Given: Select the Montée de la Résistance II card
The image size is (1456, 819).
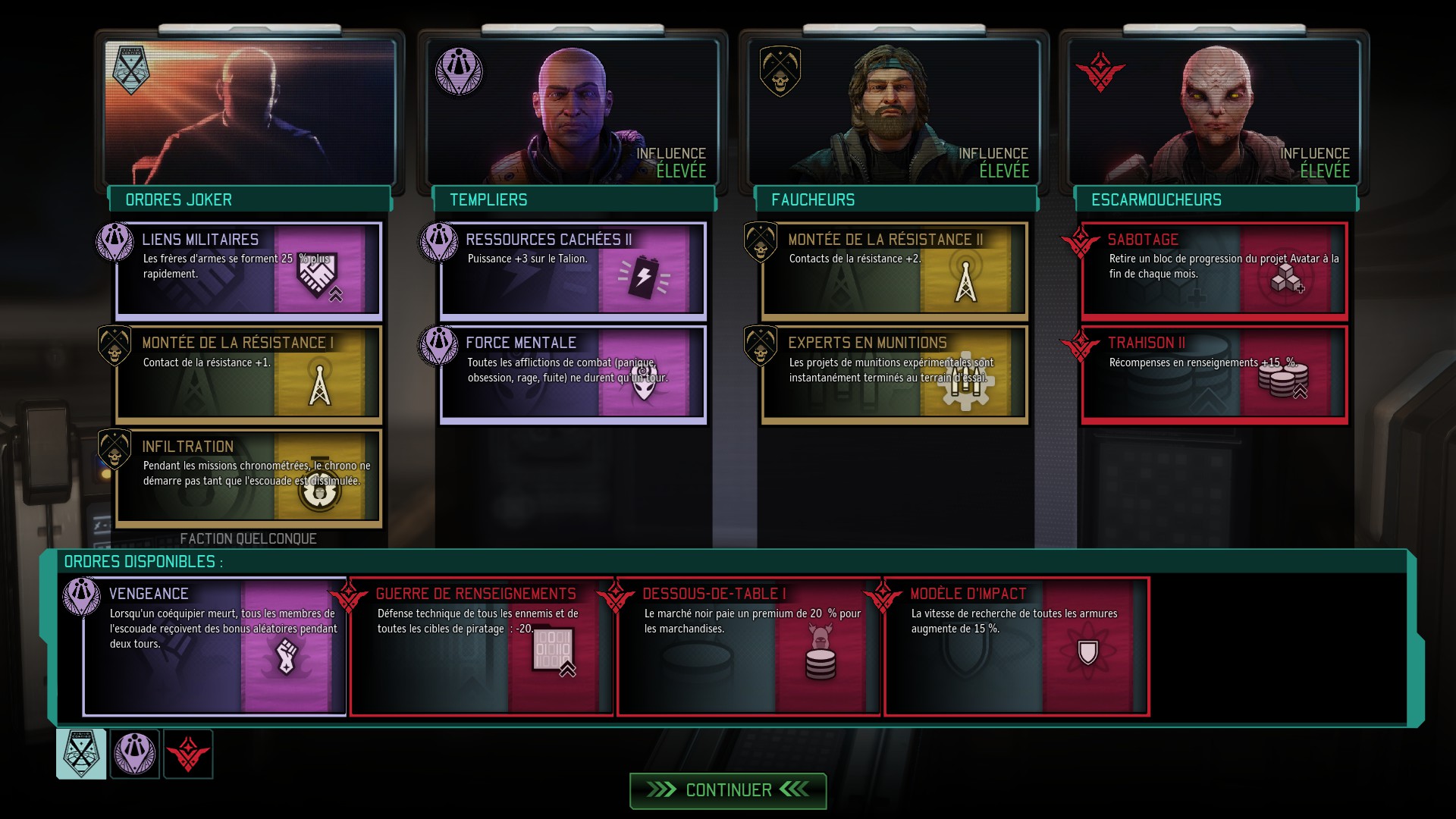Looking at the screenshot, I should coord(895,271).
